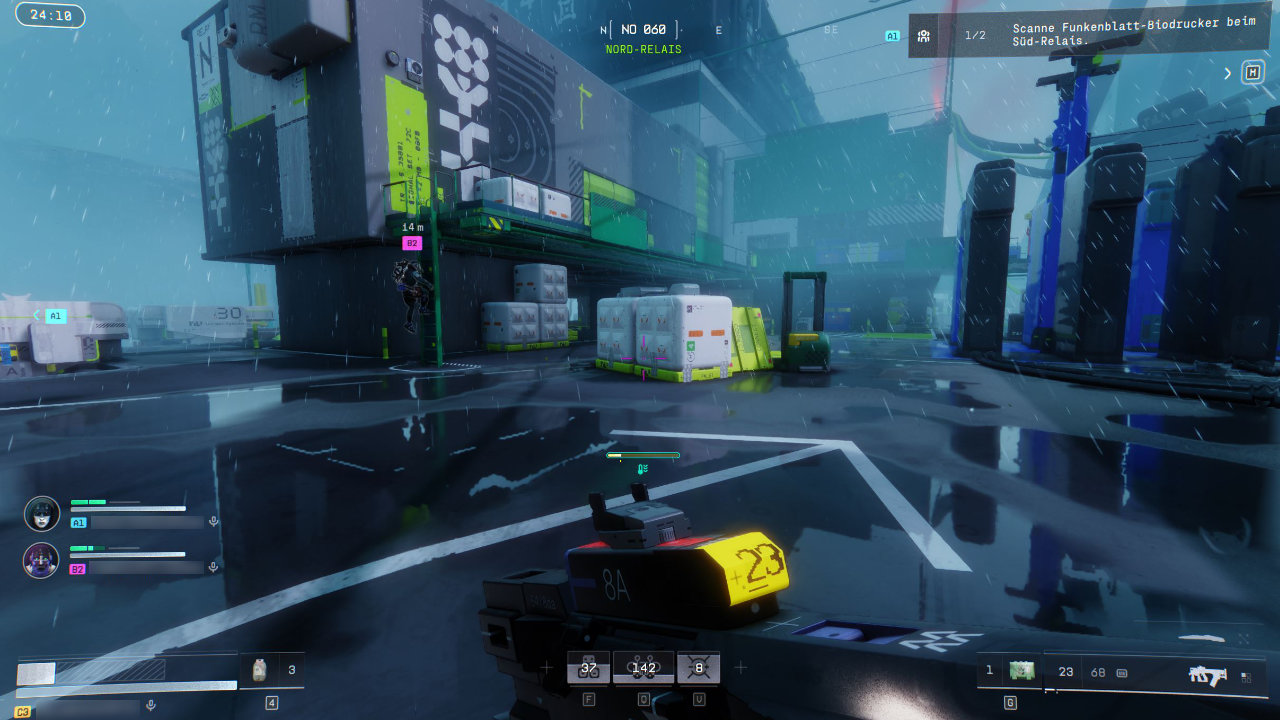Image resolution: width=1280 pixels, height=720 pixels.
Task: Select the equipped rifle weapon icon
Action: (x=1208, y=675)
